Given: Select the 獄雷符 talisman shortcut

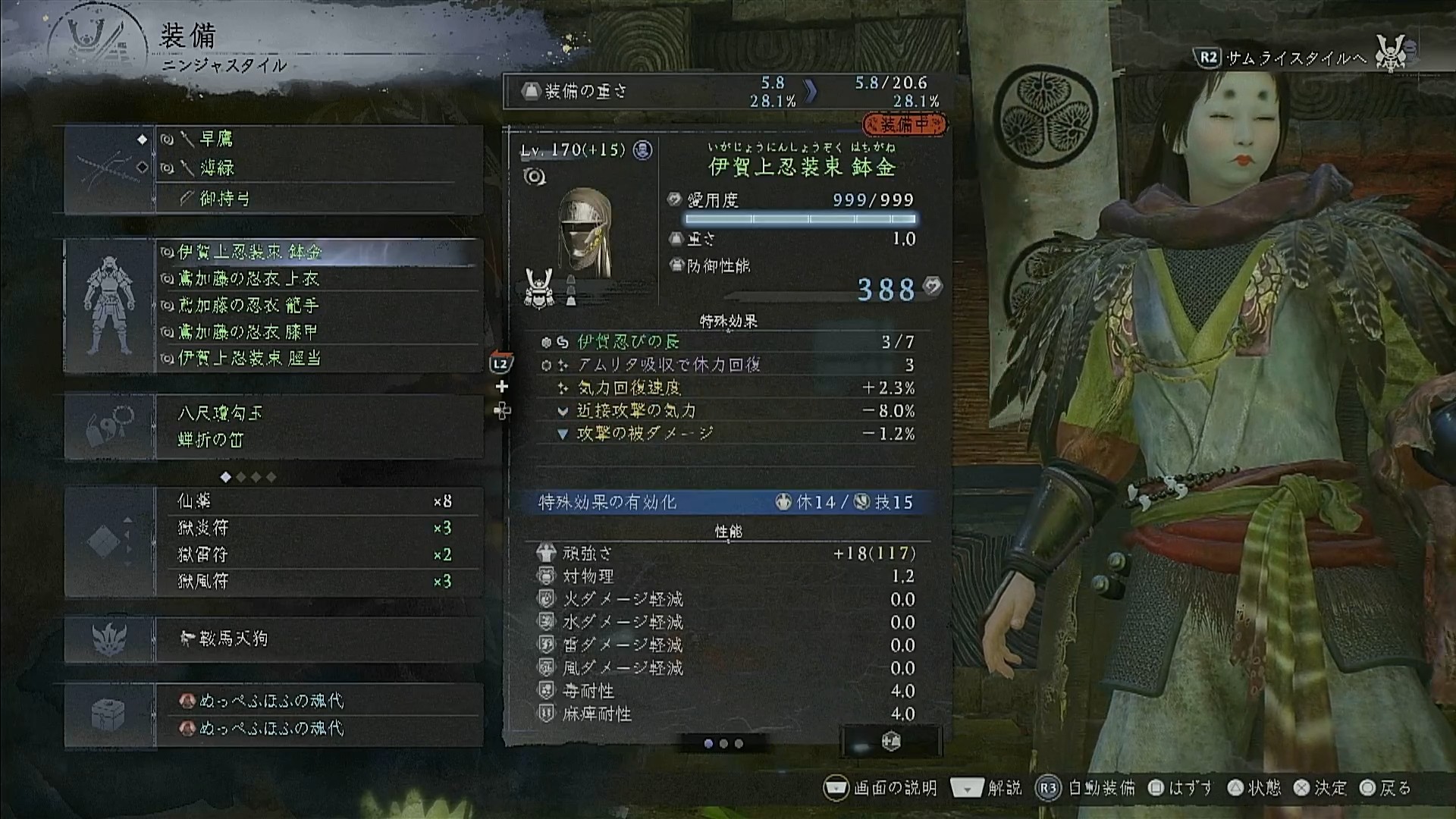Looking at the screenshot, I should (318, 554).
